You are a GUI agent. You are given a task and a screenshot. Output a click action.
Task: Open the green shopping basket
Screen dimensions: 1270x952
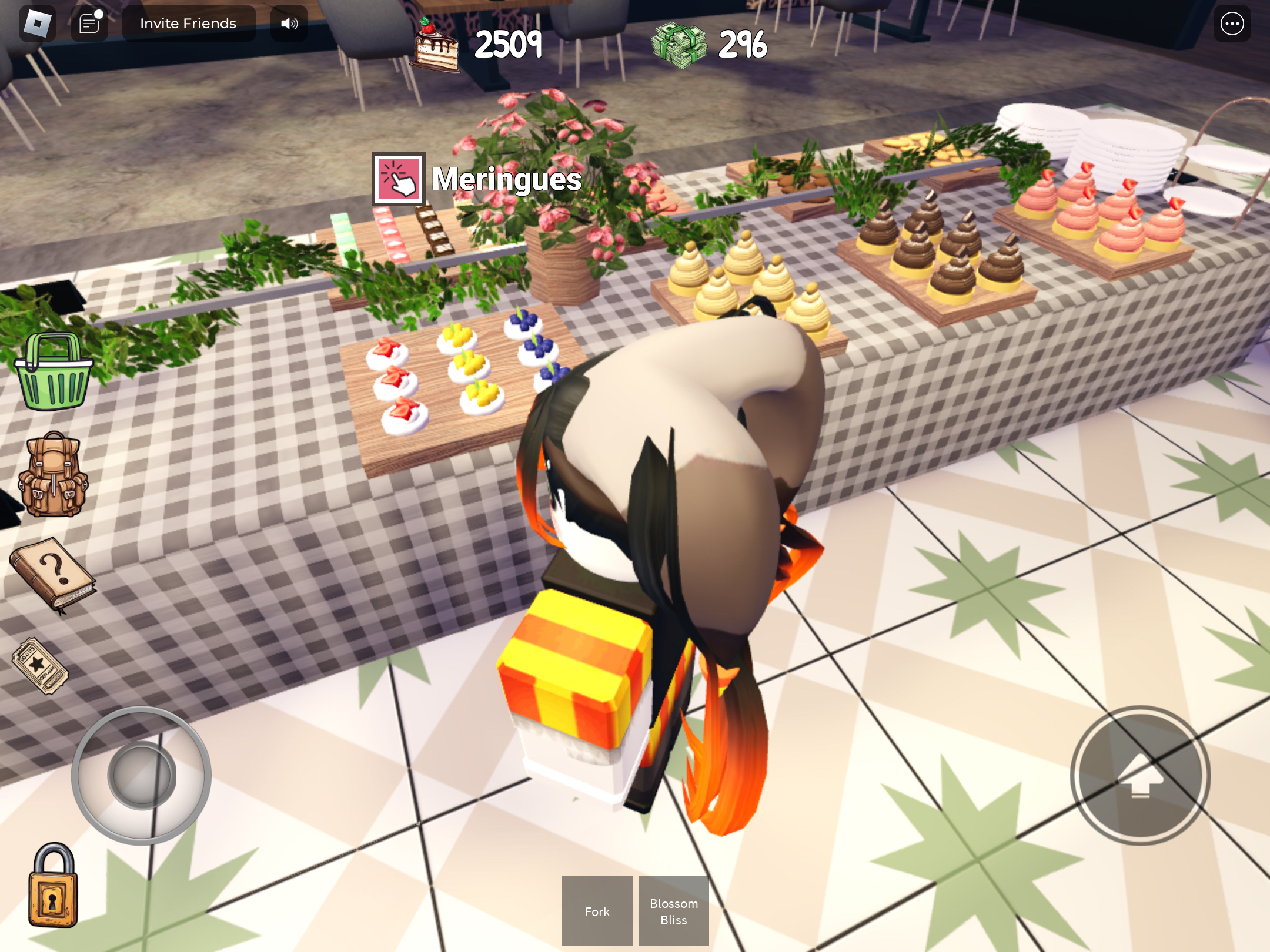pyautogui.click(x=53, y=371)
